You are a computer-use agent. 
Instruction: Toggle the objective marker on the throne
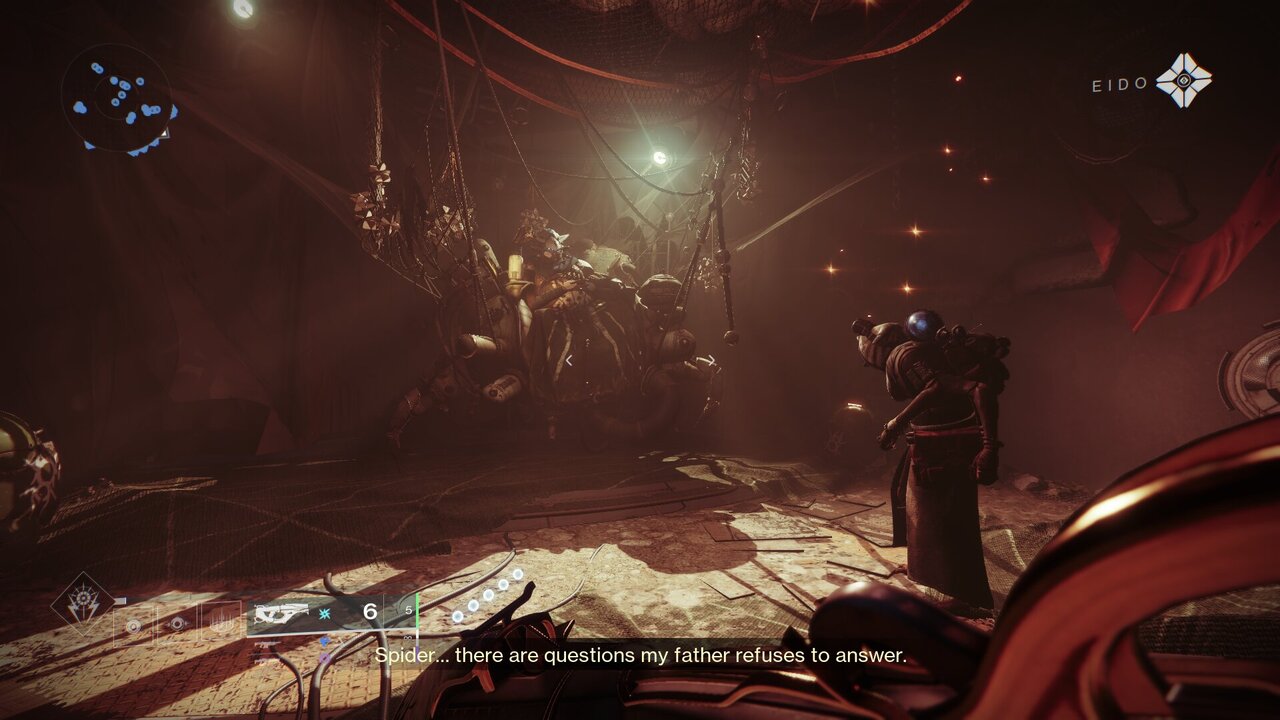pyautogui.click(x=568, y=360)
